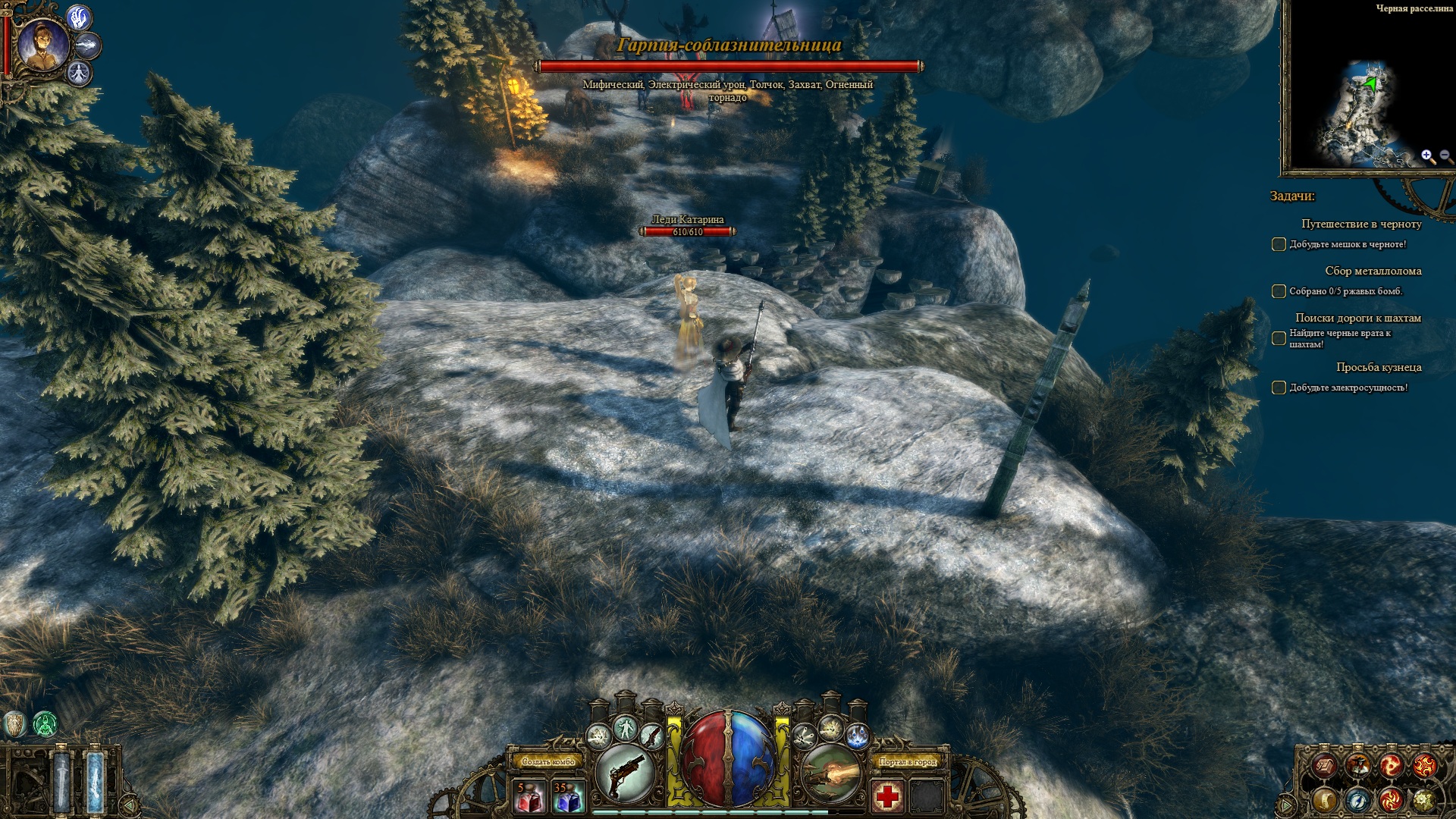Toggle the "Путешествие в черноту" quest checkbox
1456x819 pixels.
[x=1279, y=244]
